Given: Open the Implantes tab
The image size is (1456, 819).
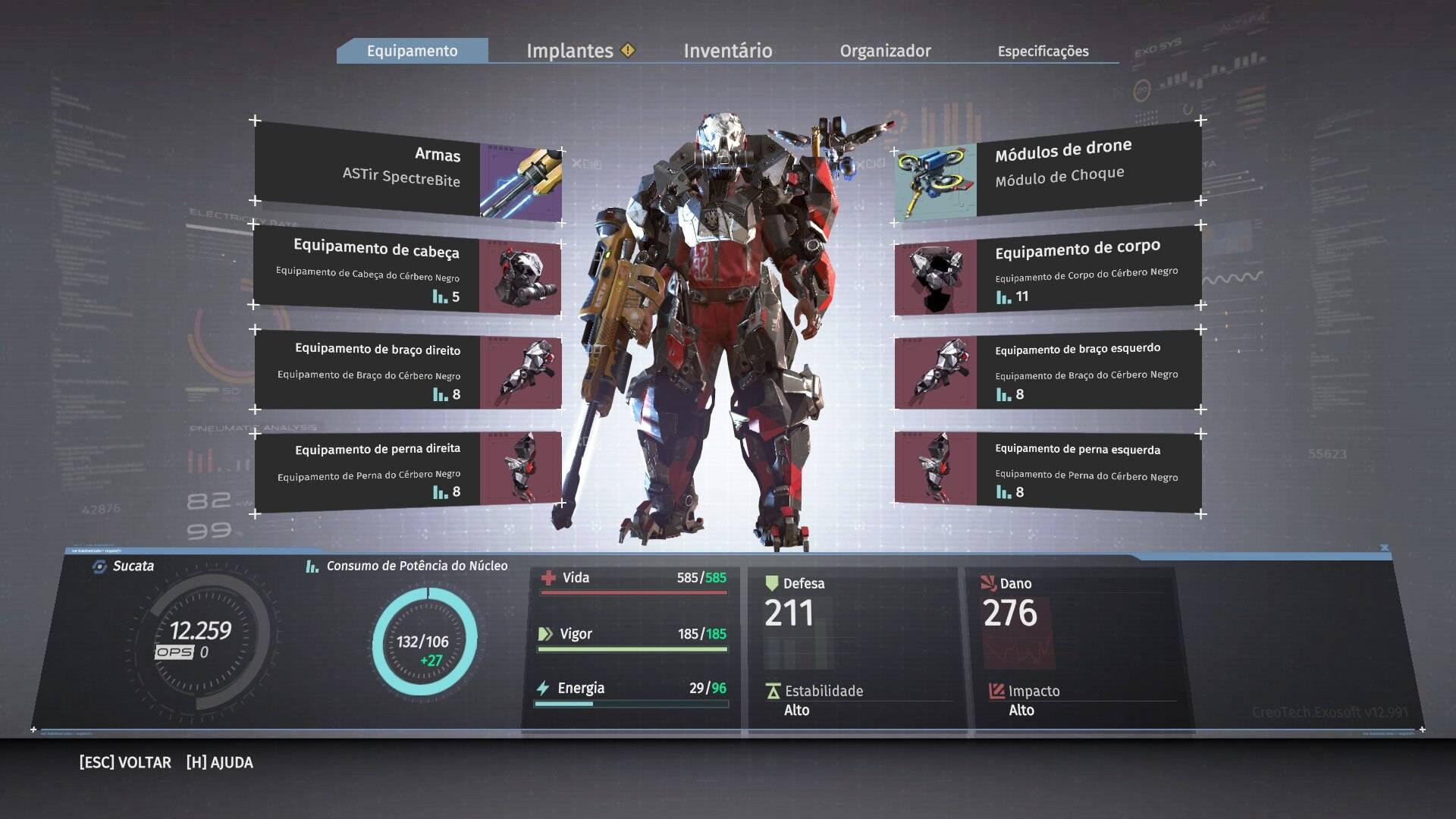Looking at the screenshot, I should tap(570, 51).
